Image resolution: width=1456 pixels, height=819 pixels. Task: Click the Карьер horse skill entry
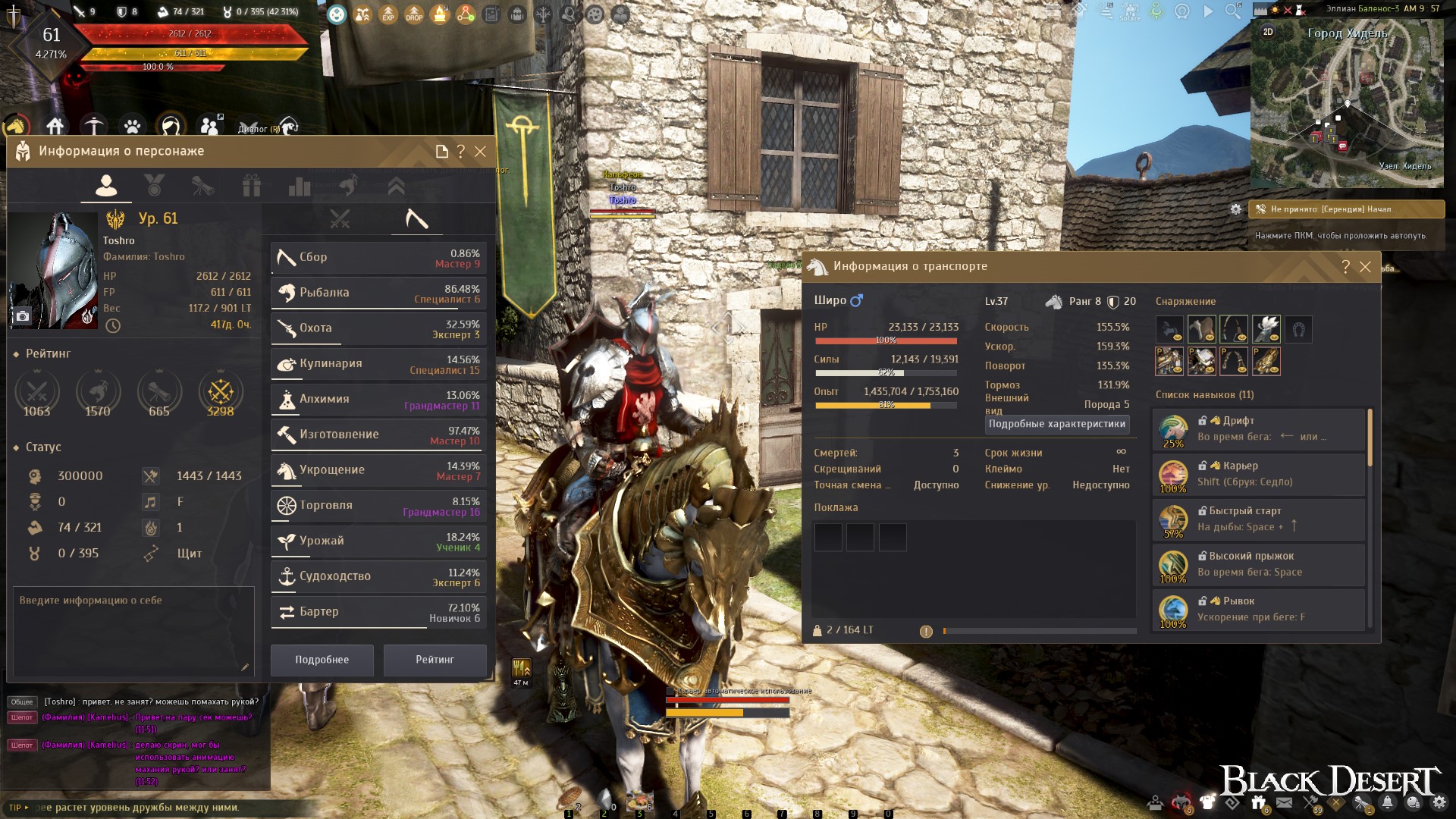pos(1259,474)
